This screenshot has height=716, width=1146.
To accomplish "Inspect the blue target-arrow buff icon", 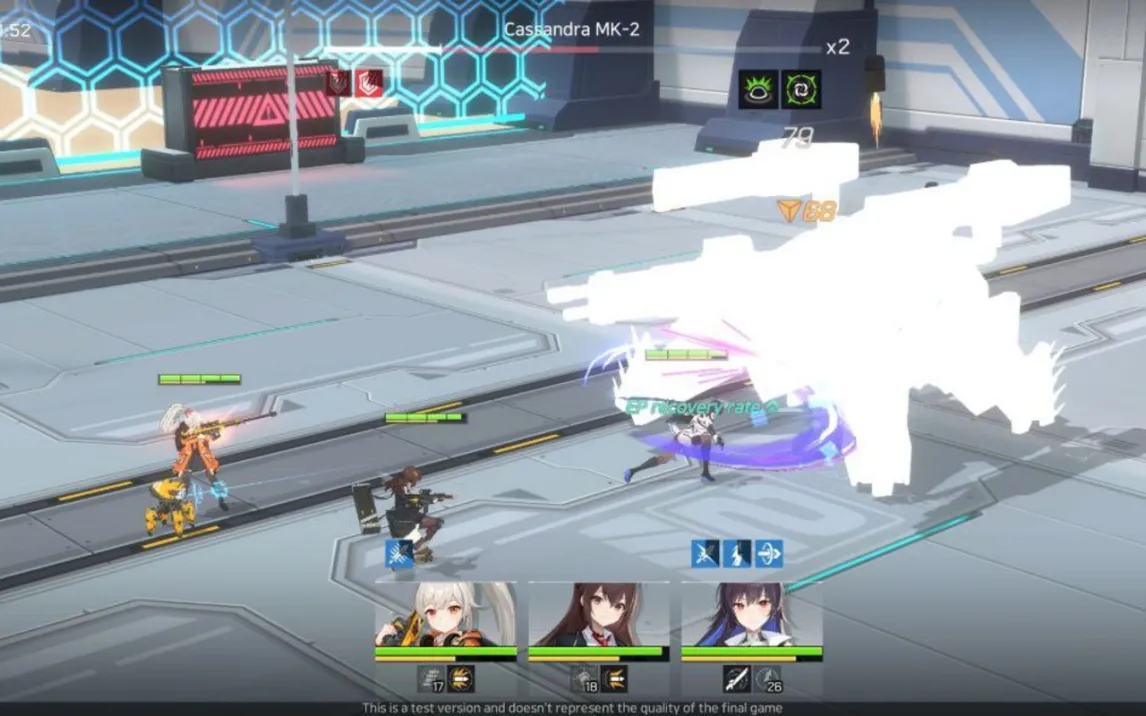I will coord(769,553).
